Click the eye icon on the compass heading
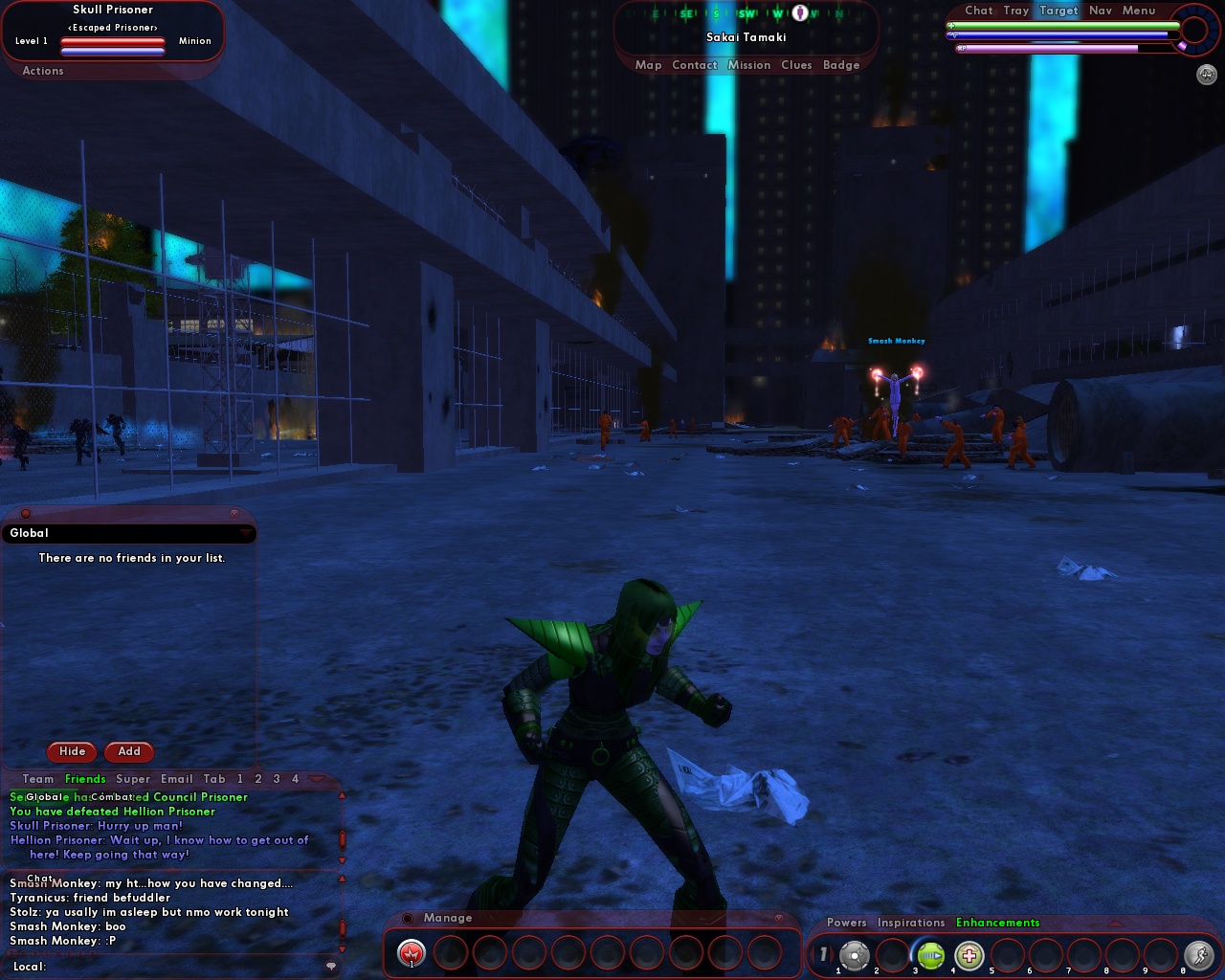The width and height of the screenshot is (1225, 980). (x=799, y=11)
